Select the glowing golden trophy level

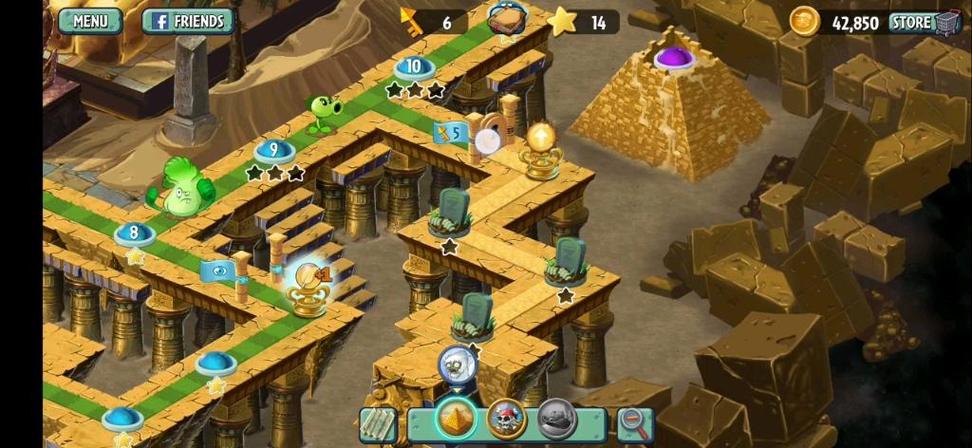[x=304, y=285]
